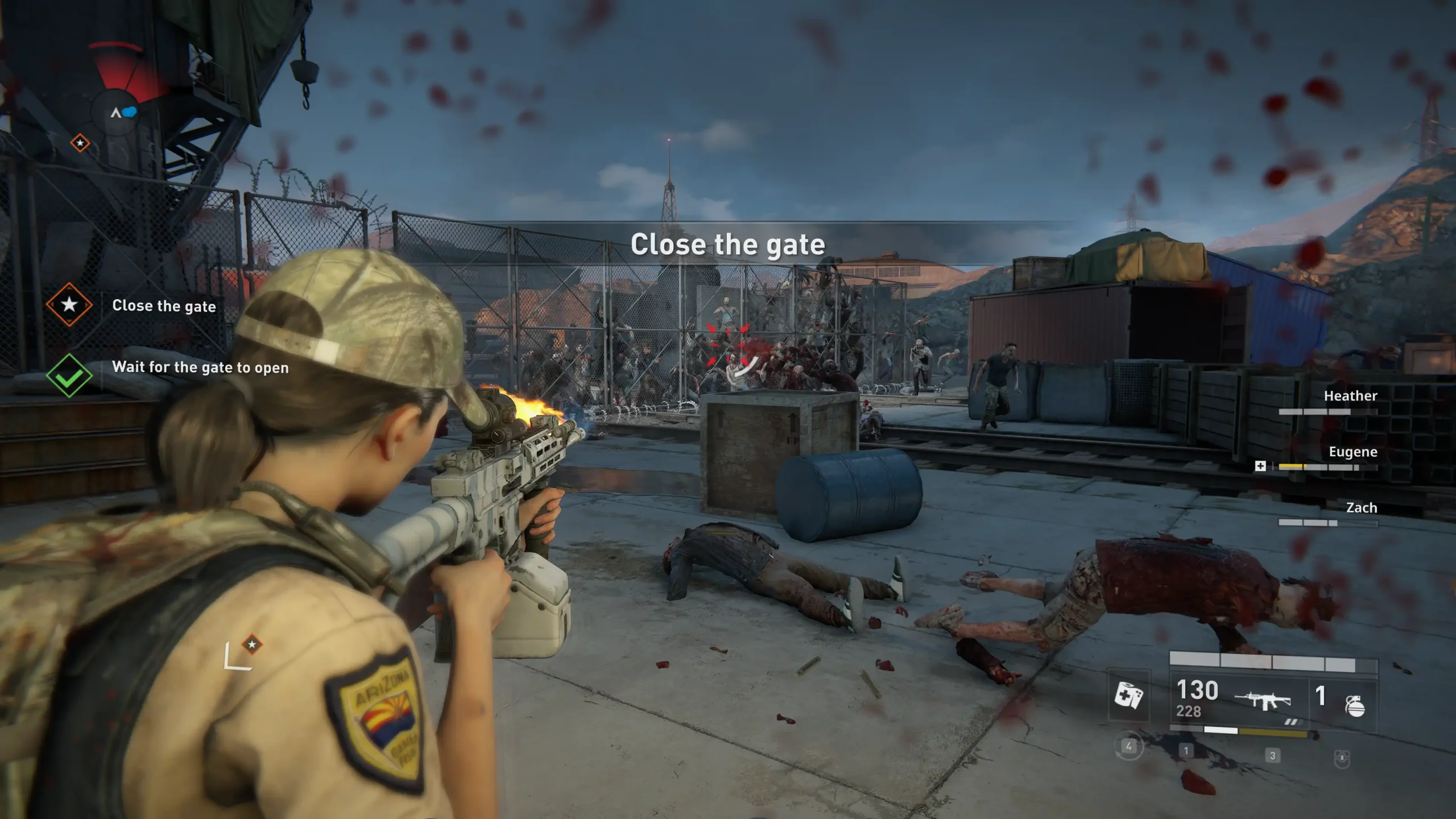
Task: Choose the assault rifle weapon icon
Action: pyautogui.click(x=1263, y=700)
